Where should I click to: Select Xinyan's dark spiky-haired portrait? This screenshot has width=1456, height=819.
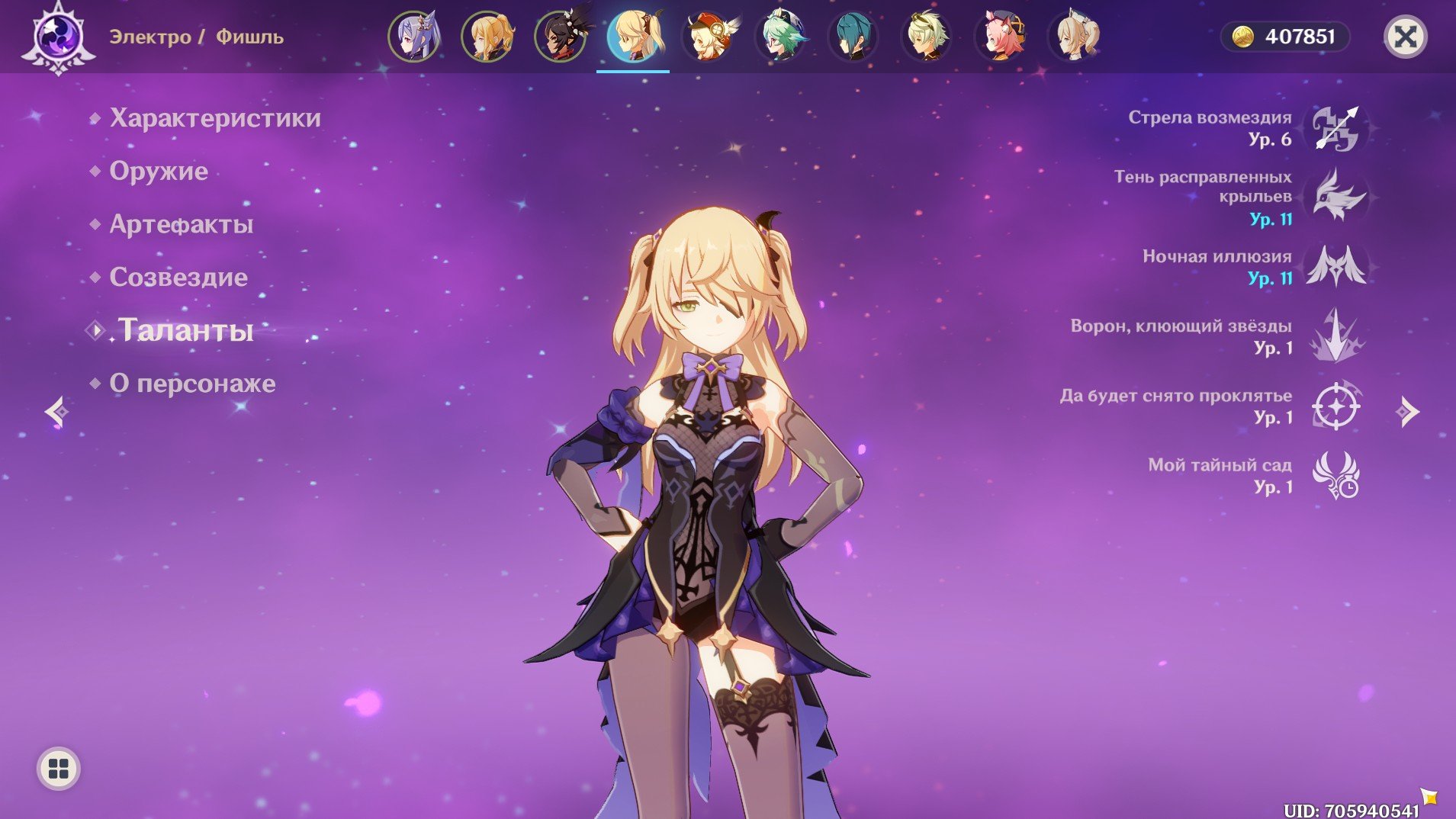[561, 37]
